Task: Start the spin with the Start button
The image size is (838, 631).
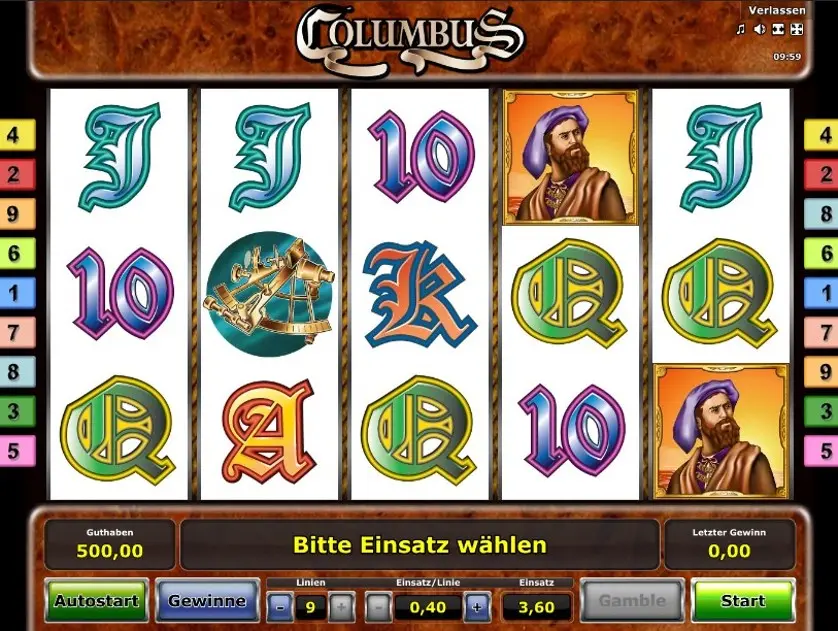Action: coord(742,601)
